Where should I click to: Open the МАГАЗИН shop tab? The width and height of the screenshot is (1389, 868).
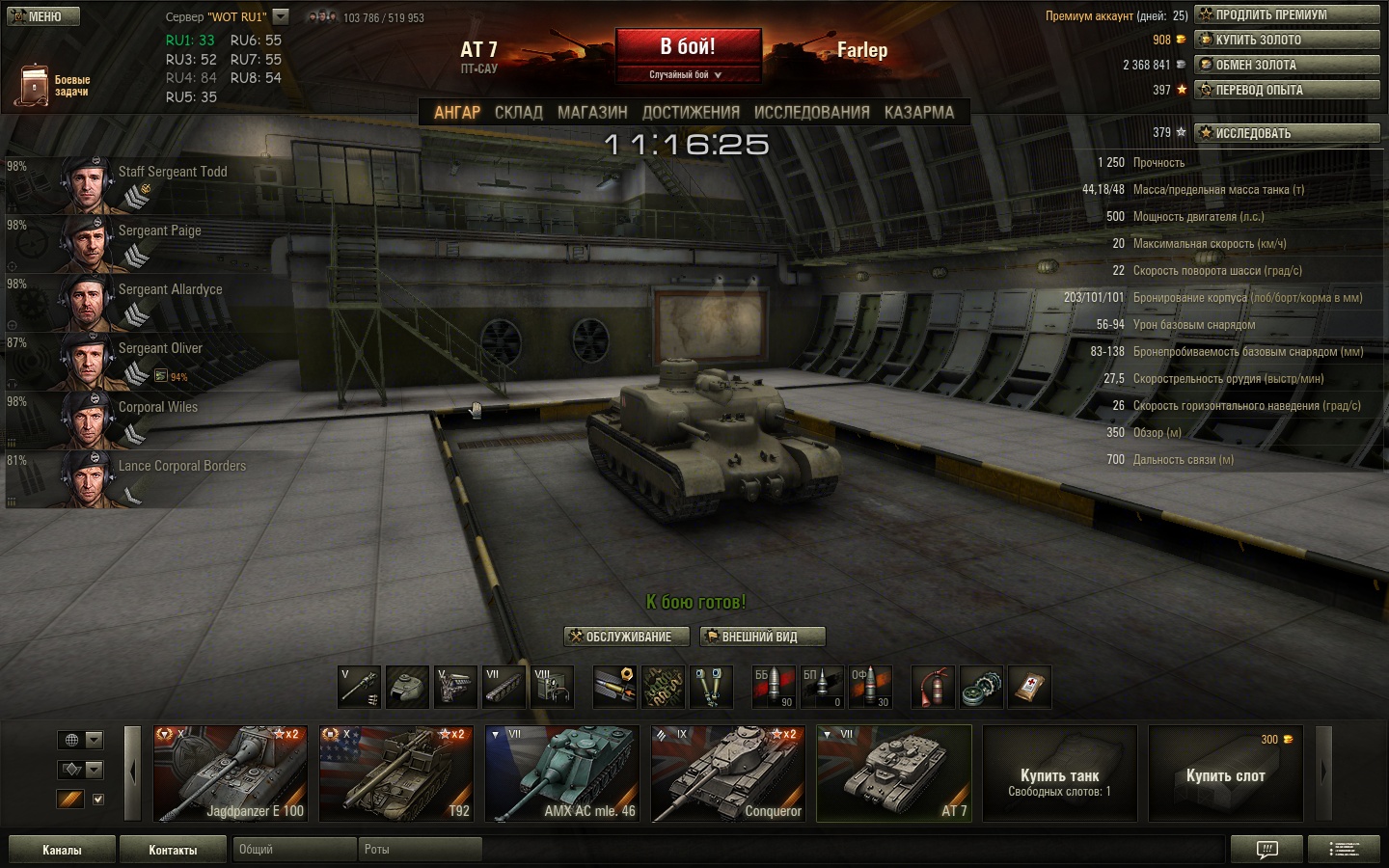click(x=592, y=112)
